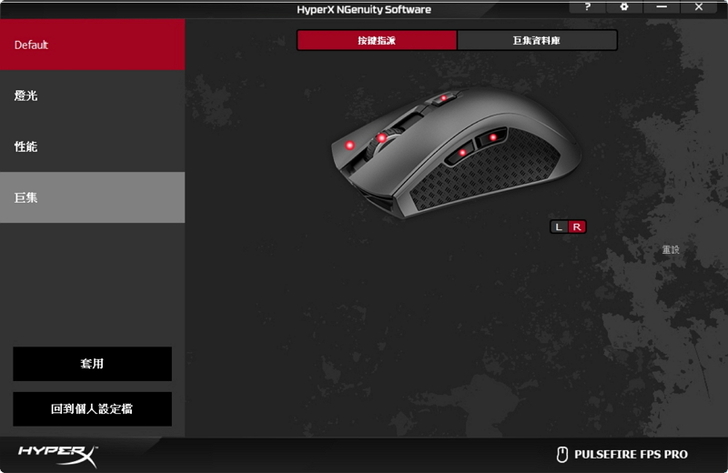Choose the L mouse-view toggle
Image resolution: width=728 pixels, height=473 pixels.
click(x=559, y=227)
